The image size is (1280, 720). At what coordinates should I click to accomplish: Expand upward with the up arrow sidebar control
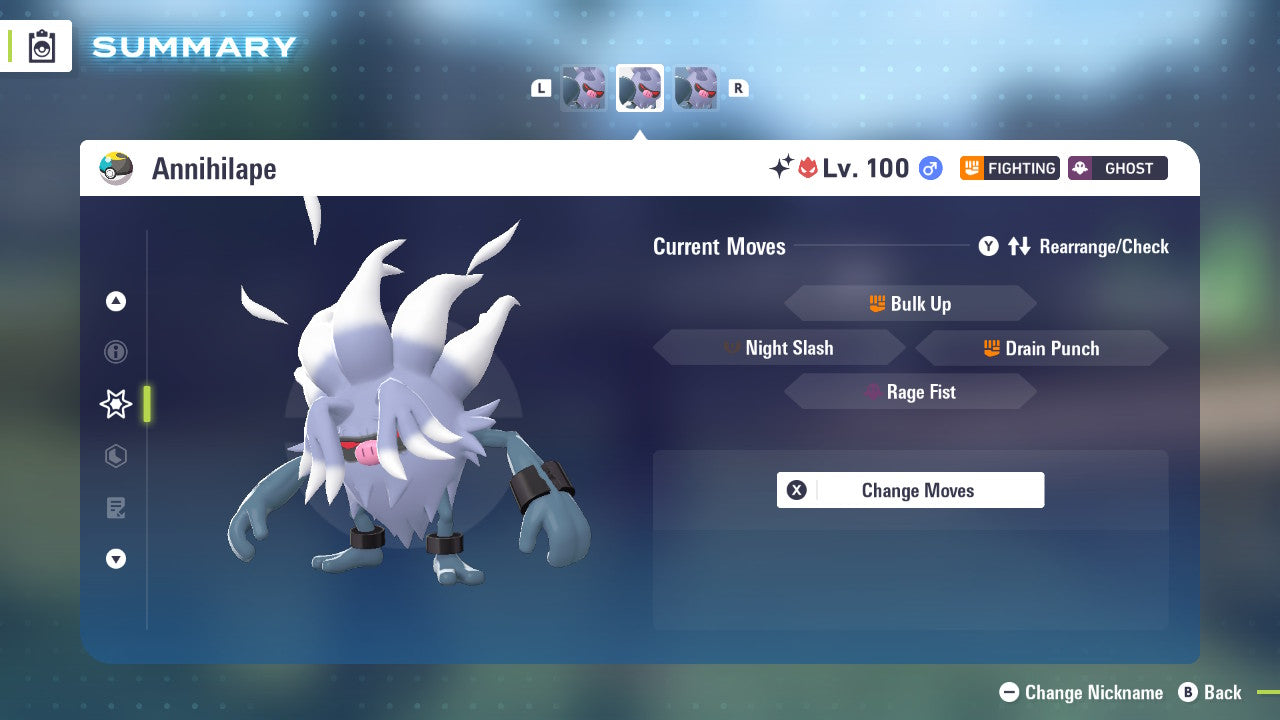point(116,301)
